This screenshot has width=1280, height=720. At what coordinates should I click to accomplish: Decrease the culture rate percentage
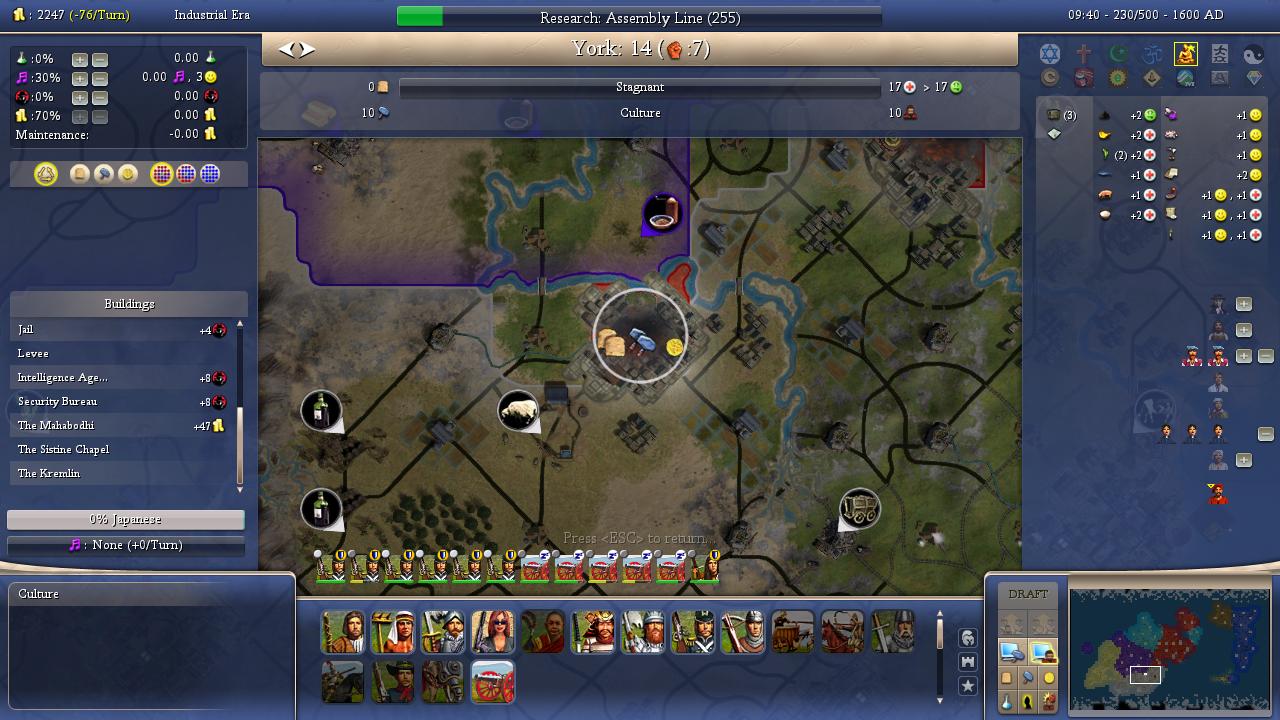(99, 78)
